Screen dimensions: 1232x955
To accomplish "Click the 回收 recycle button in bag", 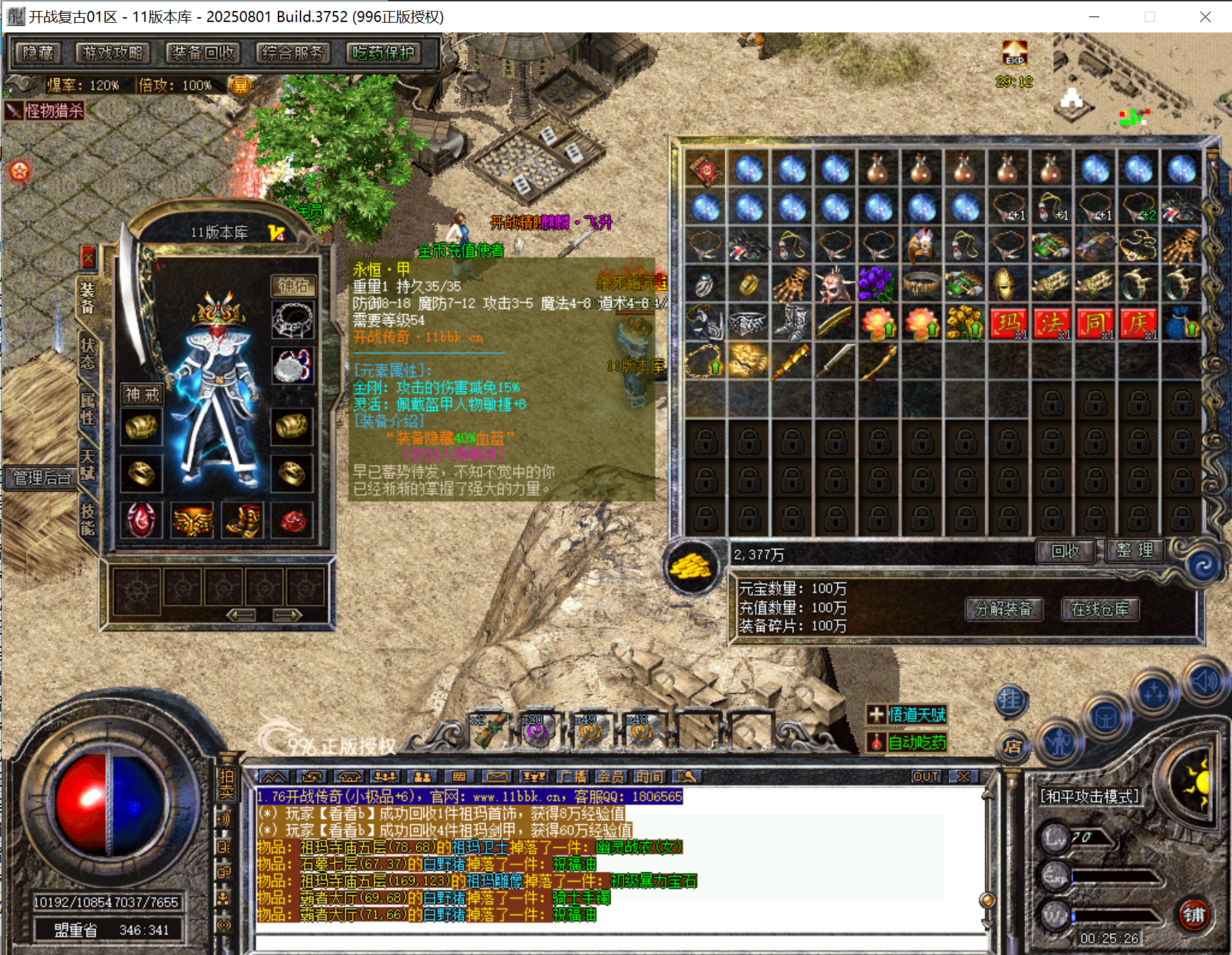I will (1065, 551).
